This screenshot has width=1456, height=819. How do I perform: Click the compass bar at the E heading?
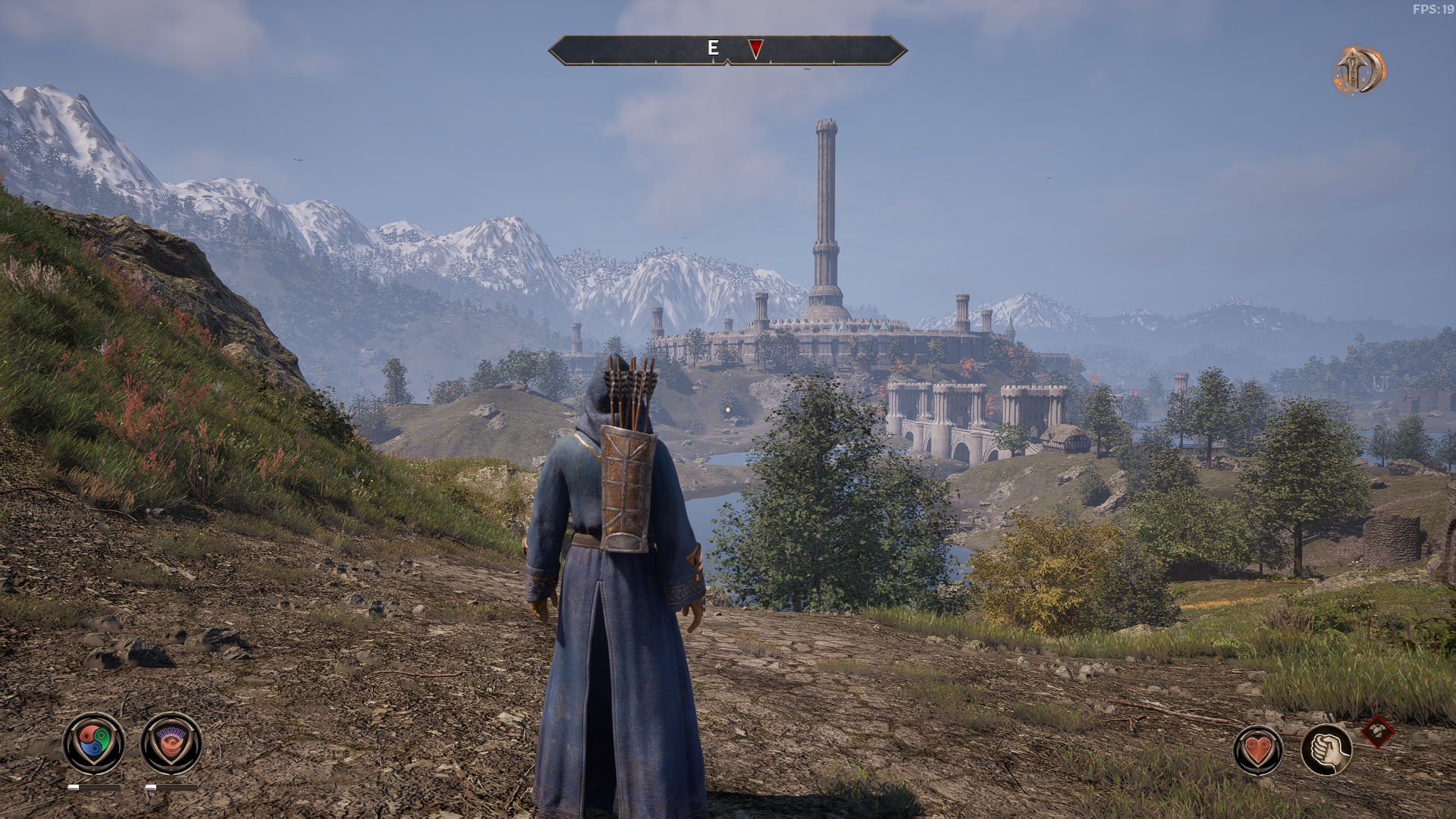(x=713, y=49)
